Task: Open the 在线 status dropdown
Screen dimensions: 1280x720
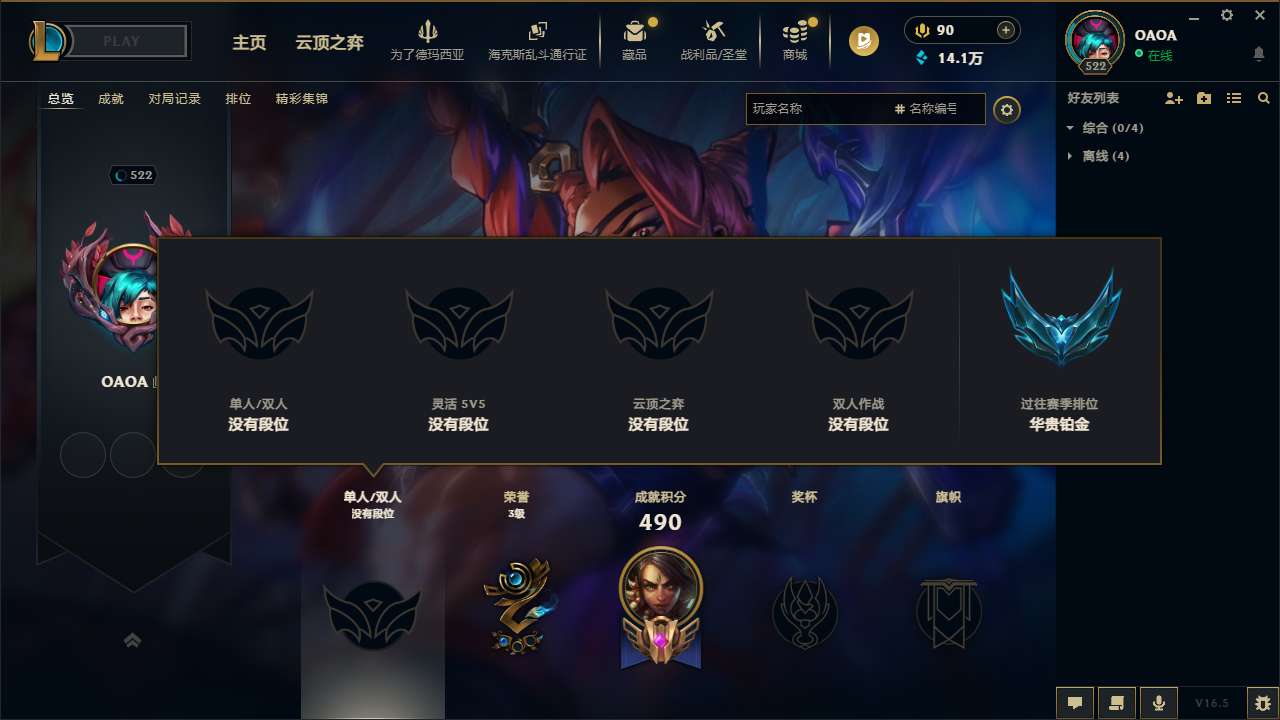Action: pyautogui.click(x=1152, y=53)
